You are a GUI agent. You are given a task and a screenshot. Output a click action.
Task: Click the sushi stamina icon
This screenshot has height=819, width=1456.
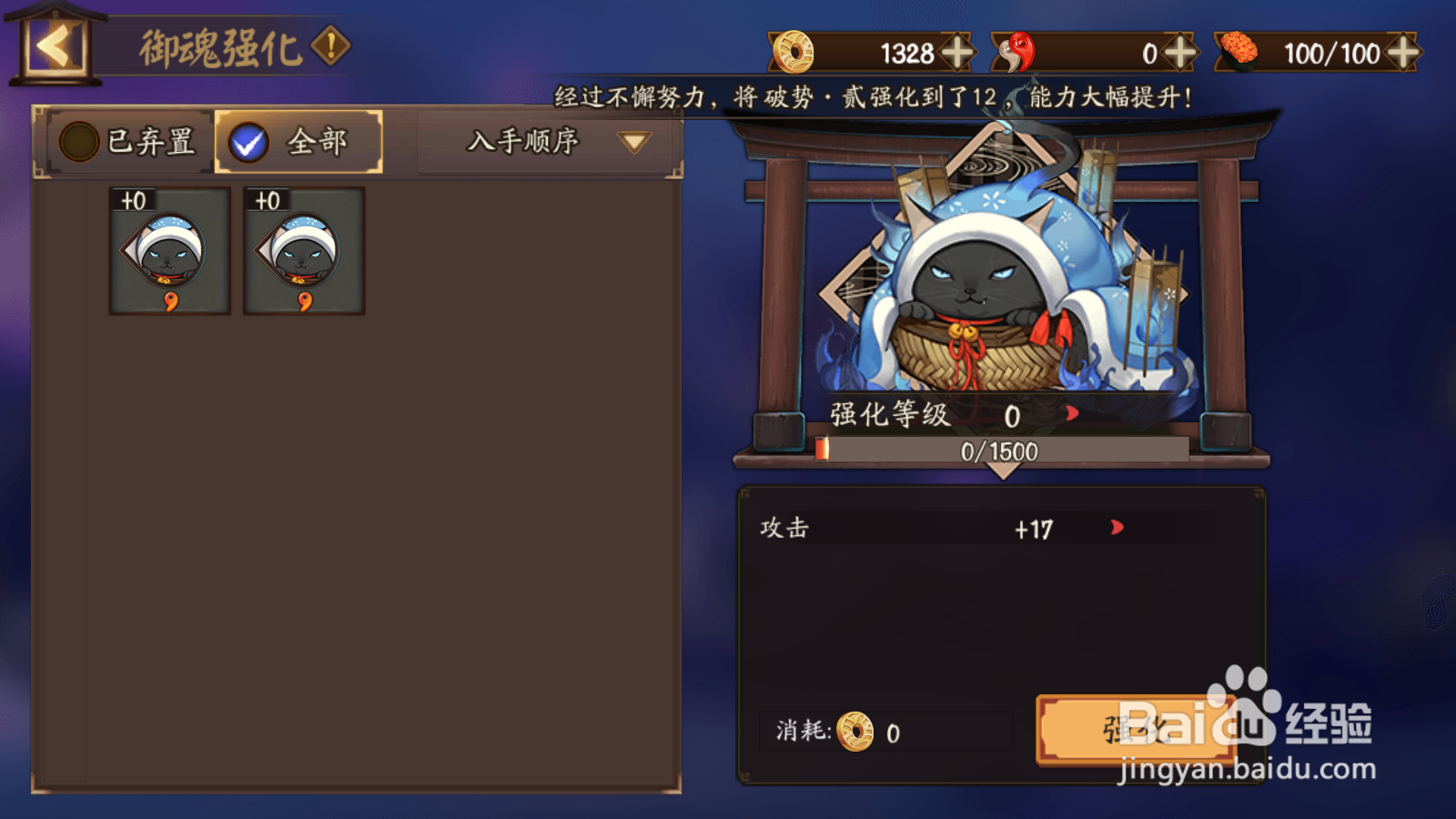(1239, 53)
